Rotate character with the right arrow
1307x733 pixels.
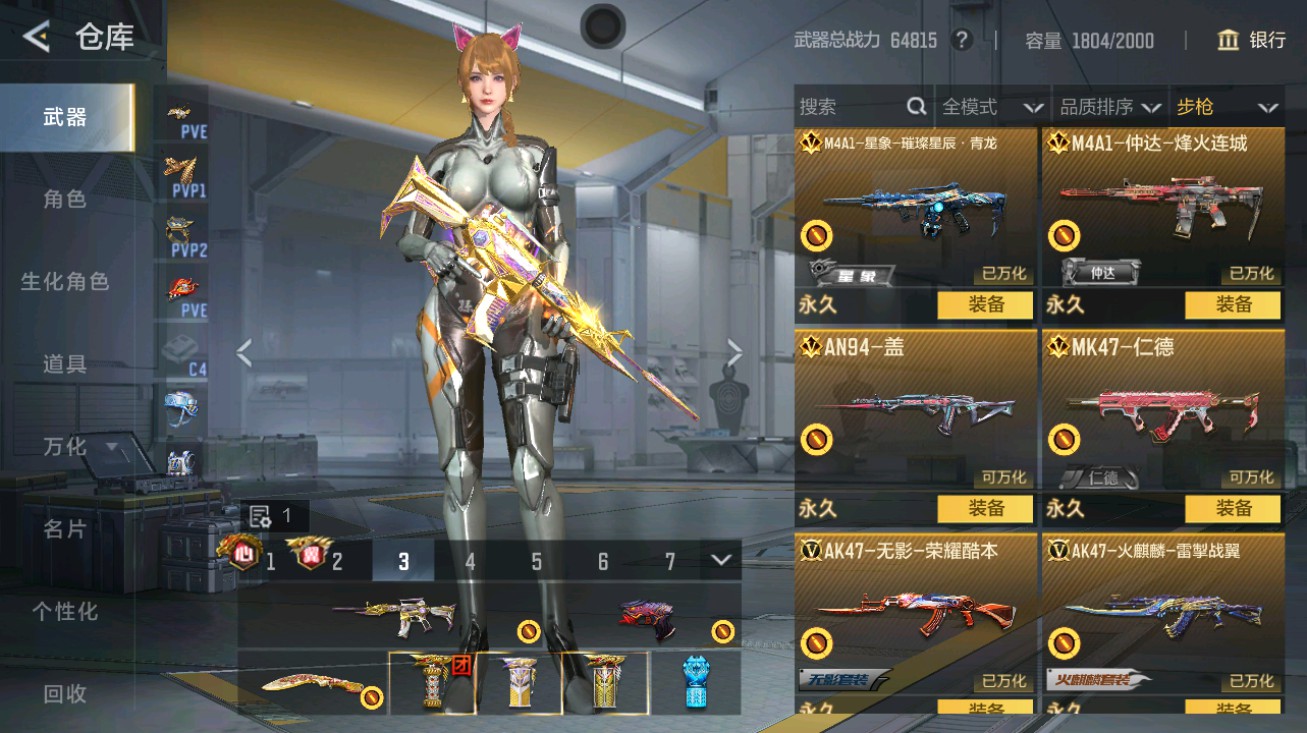[735, 352]
